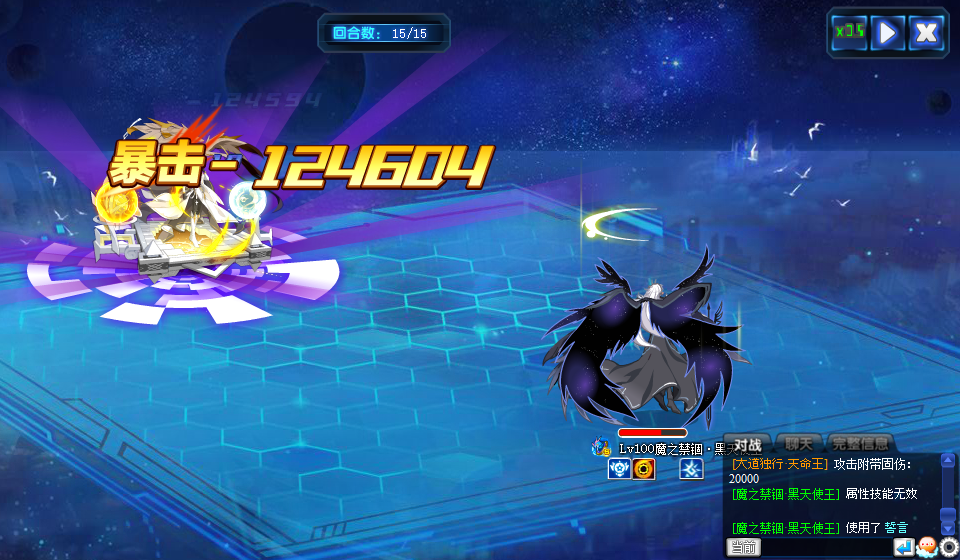
Task: Open the speech bubble emoticon picker
Action: 927,547
